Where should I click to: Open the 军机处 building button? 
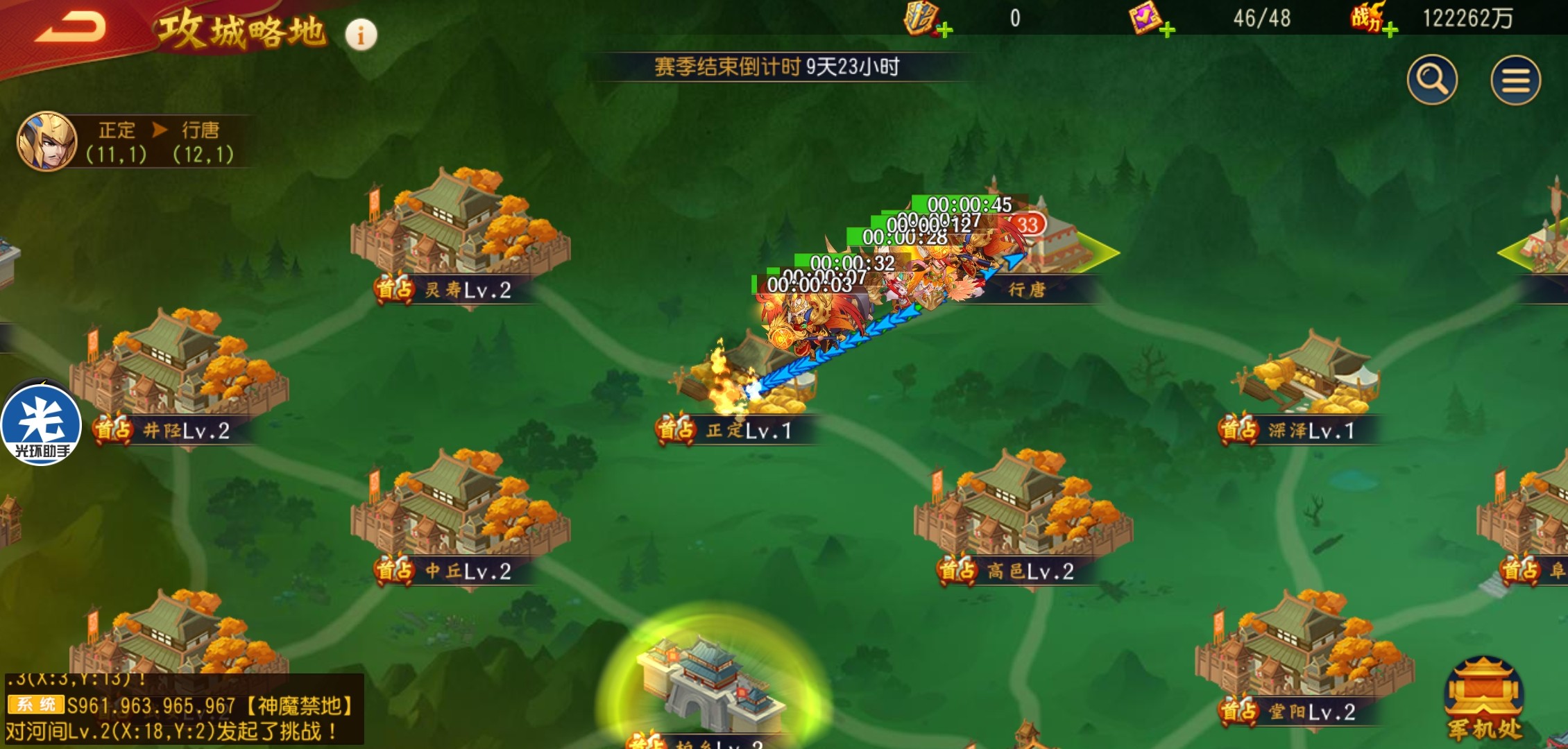[1483, 699]
